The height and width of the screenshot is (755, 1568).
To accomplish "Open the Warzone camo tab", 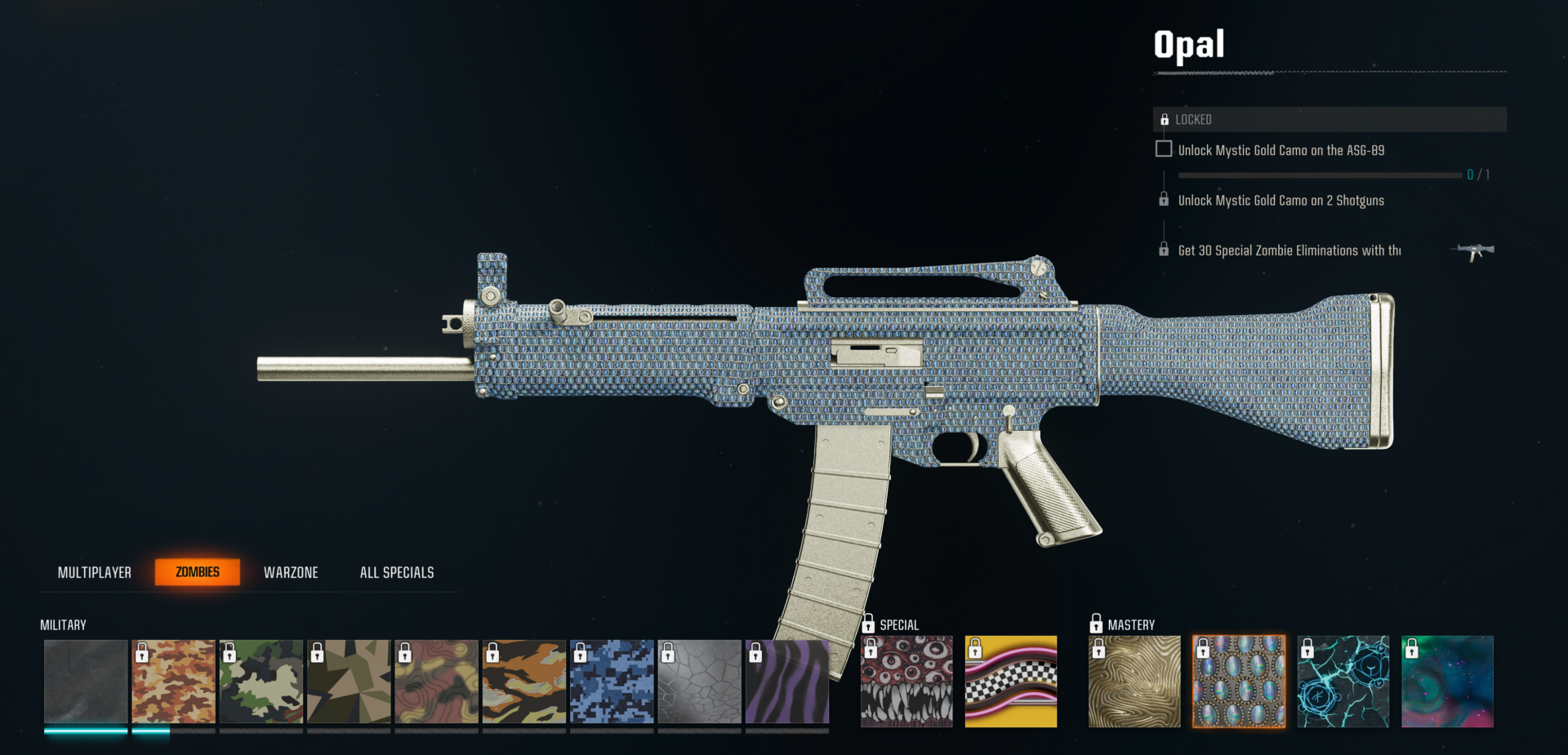I will (291, 572).
